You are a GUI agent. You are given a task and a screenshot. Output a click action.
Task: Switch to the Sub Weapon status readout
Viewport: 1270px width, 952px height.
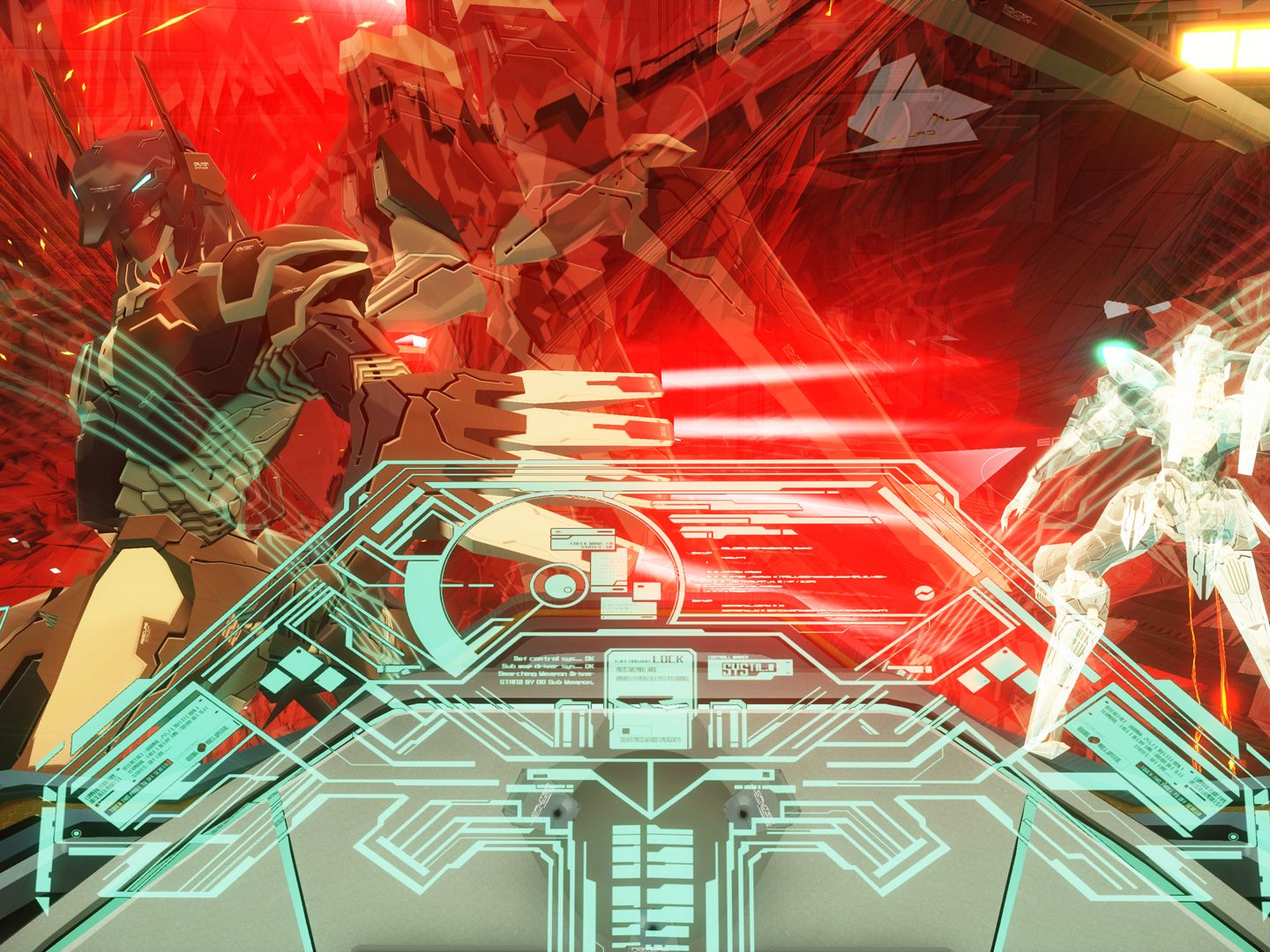547,668
